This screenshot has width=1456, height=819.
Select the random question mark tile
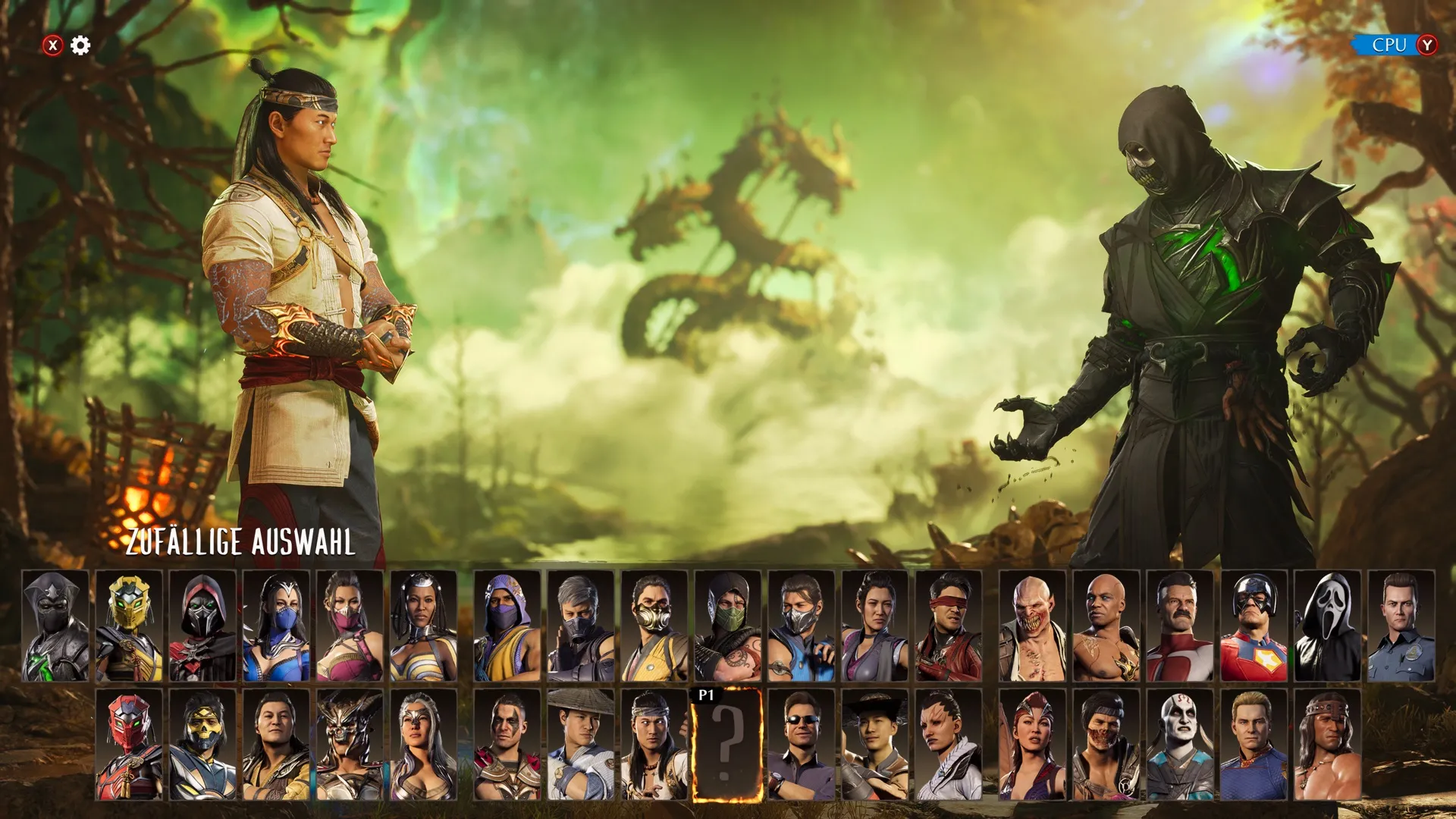tap(726, 745)
